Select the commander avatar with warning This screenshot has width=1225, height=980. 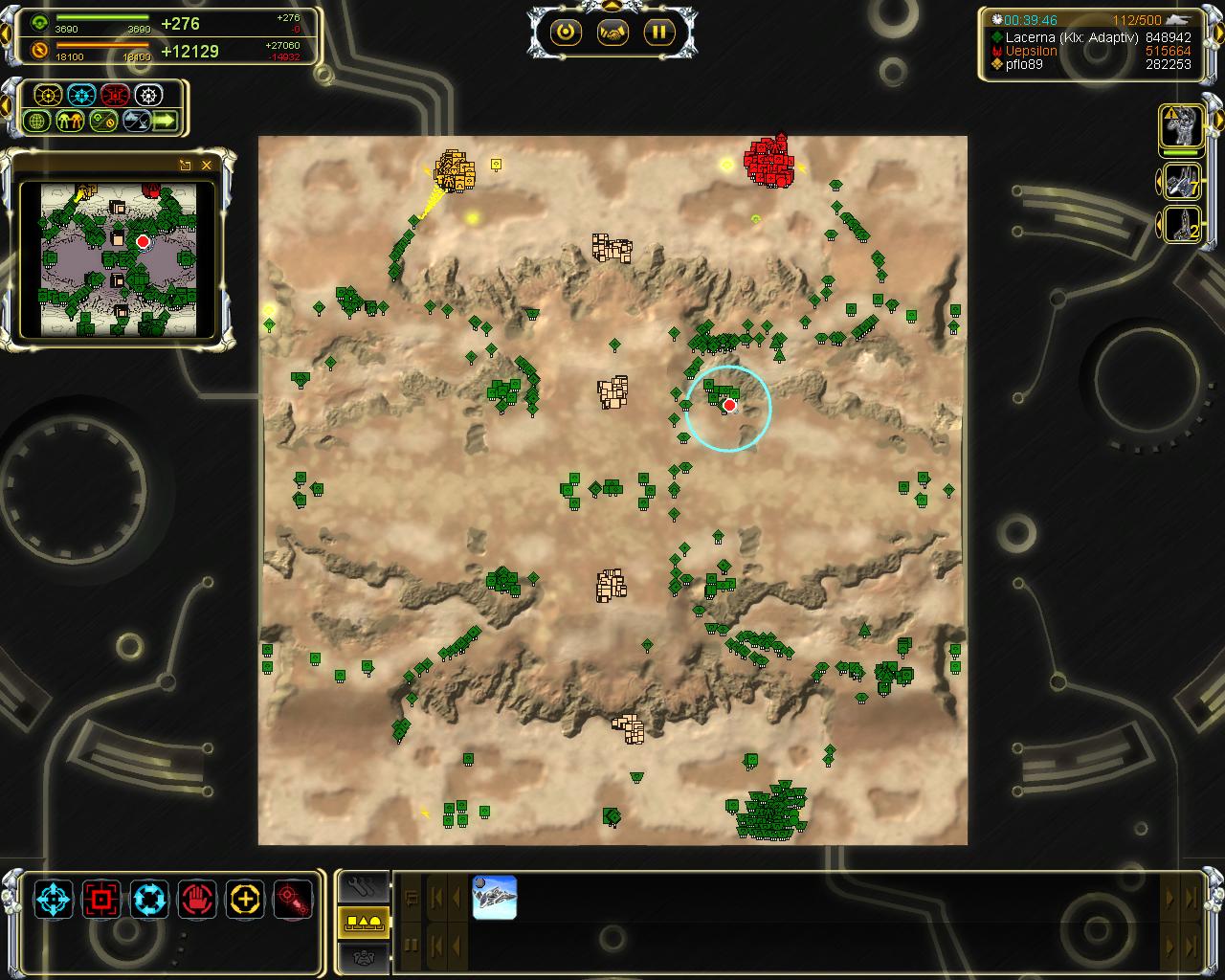pos(1181,126)
